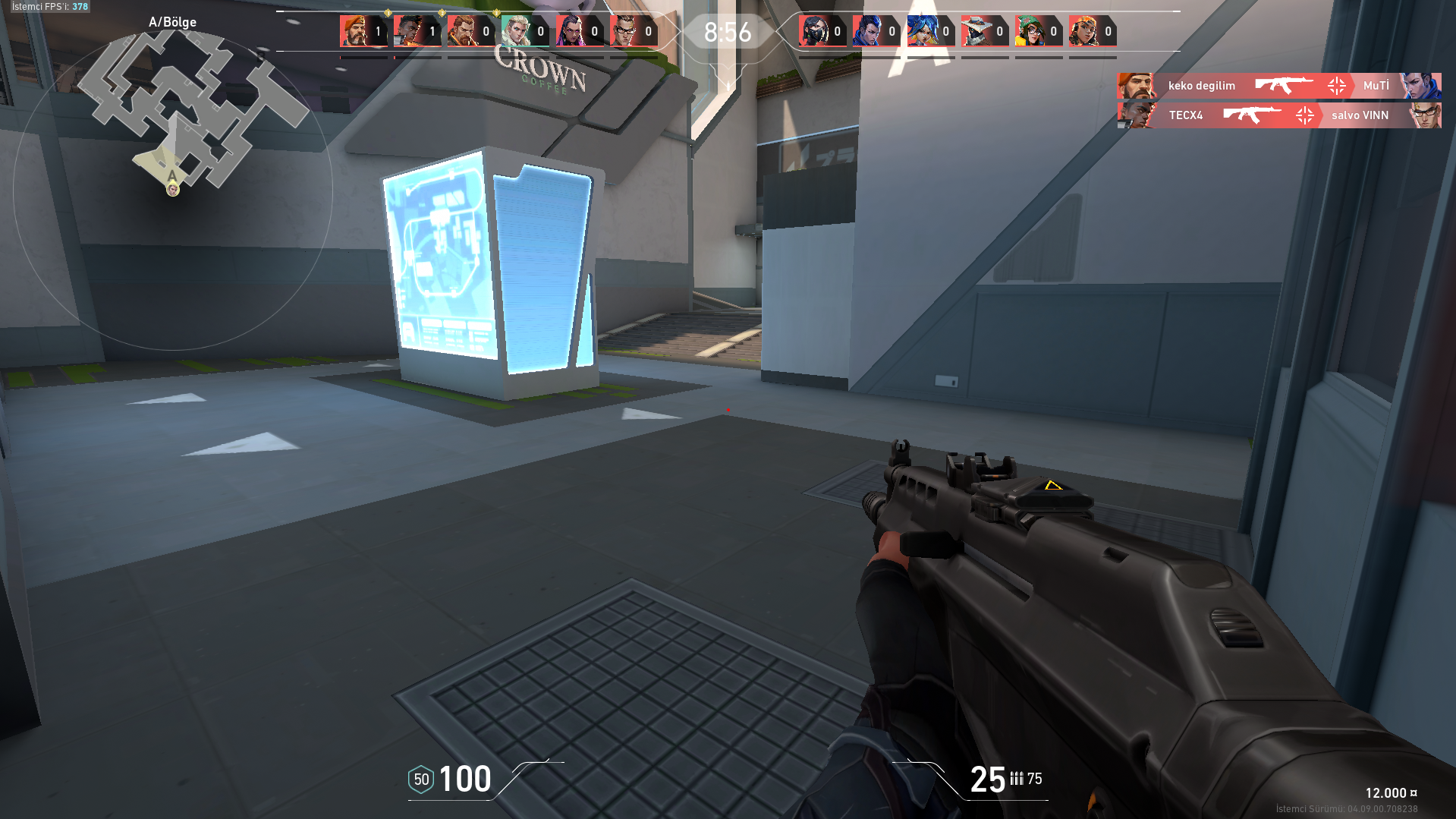Click the headshot crosshair icon in TECX4's kill entry
1456x819 pixels.
click(x=1305, y=115)
